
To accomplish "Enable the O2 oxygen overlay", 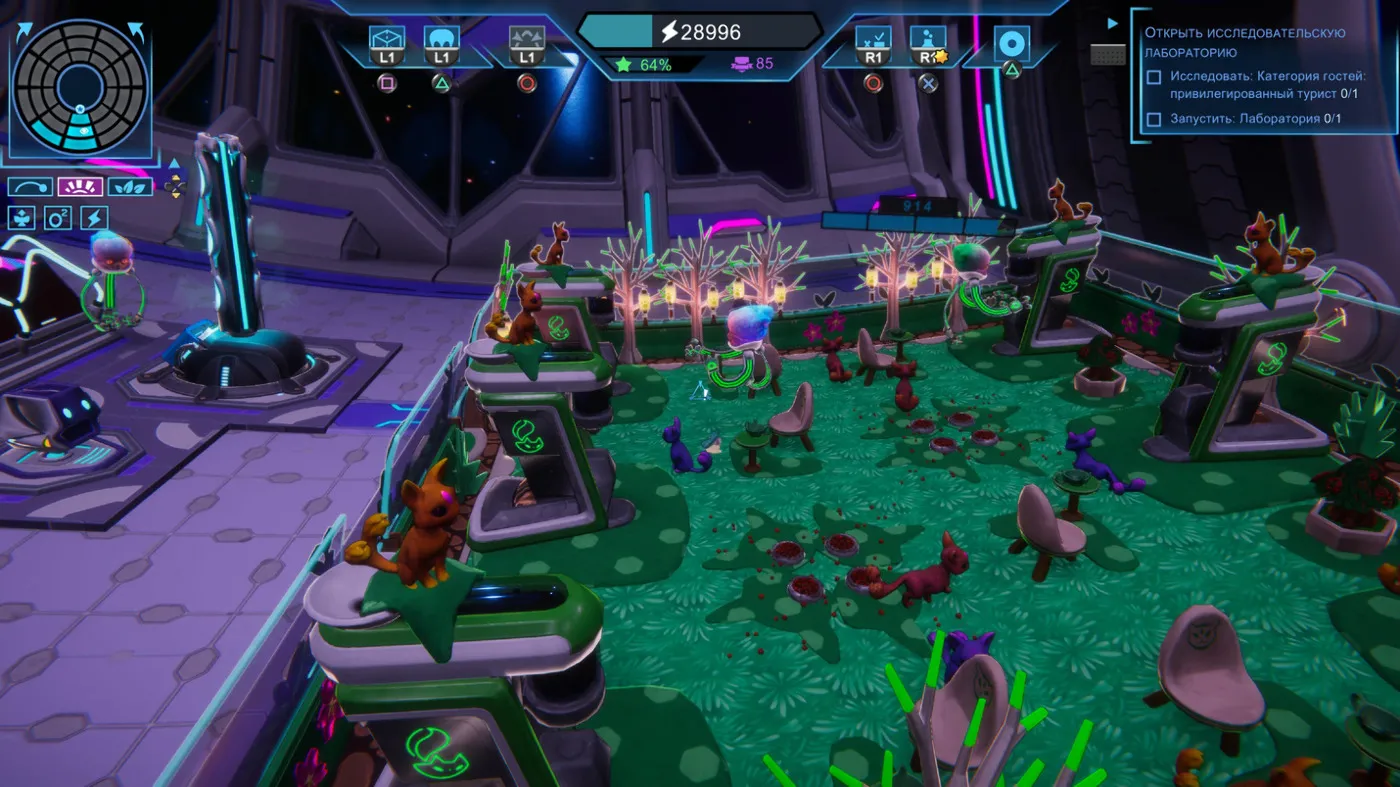I will [58, 218].
